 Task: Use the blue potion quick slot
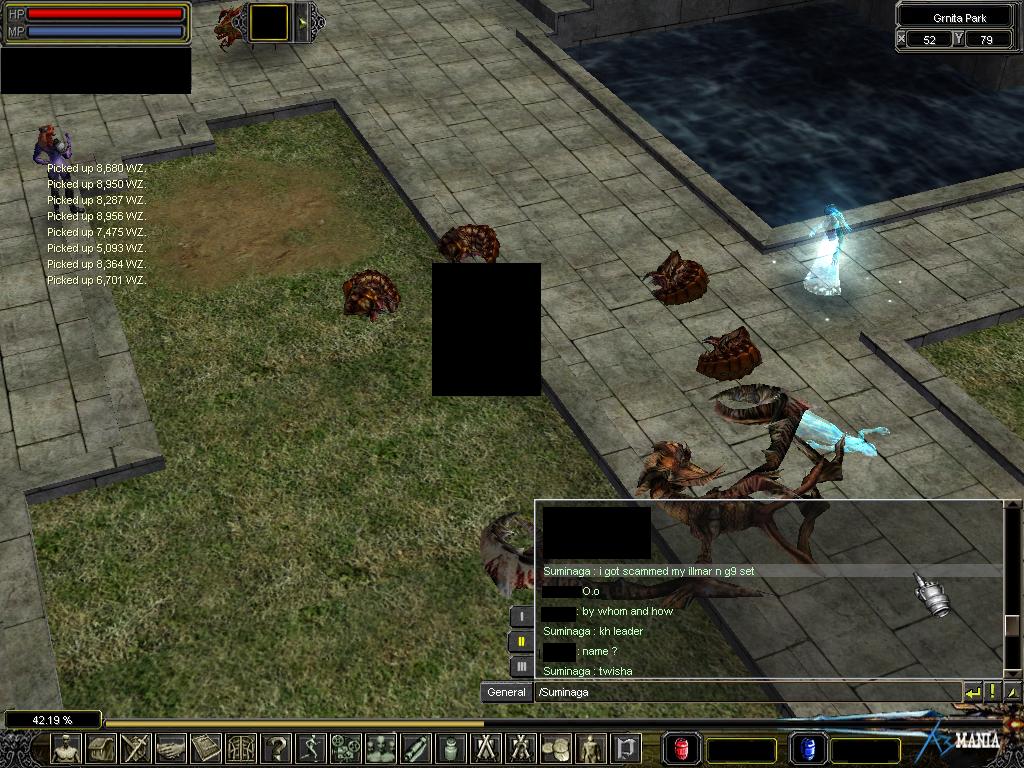[x=807, y=748]
